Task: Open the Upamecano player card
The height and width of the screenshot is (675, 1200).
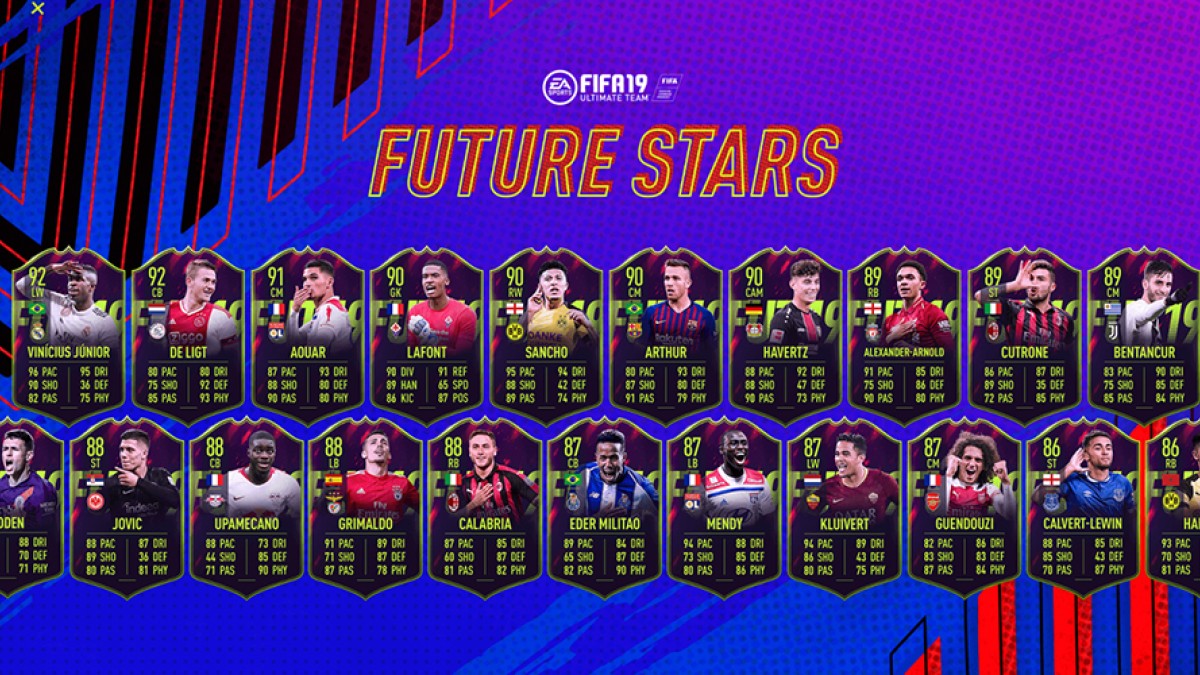Action: pos(247,506)
